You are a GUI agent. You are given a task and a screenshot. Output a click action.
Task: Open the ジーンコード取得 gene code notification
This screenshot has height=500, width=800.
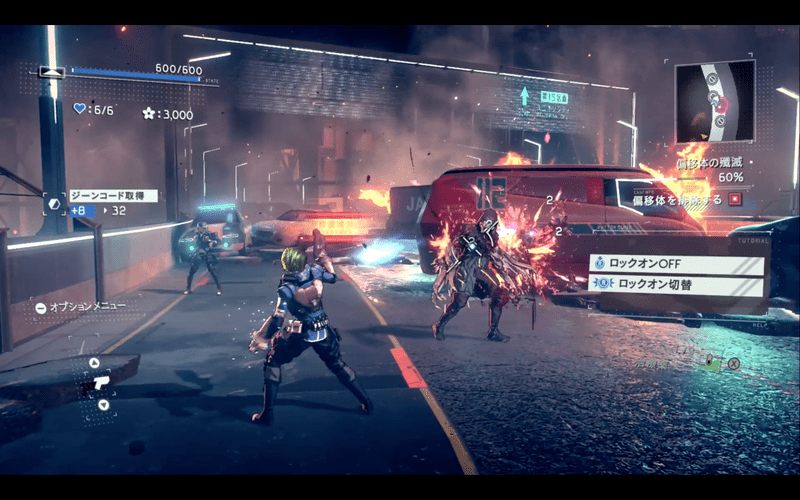point(113,196)
